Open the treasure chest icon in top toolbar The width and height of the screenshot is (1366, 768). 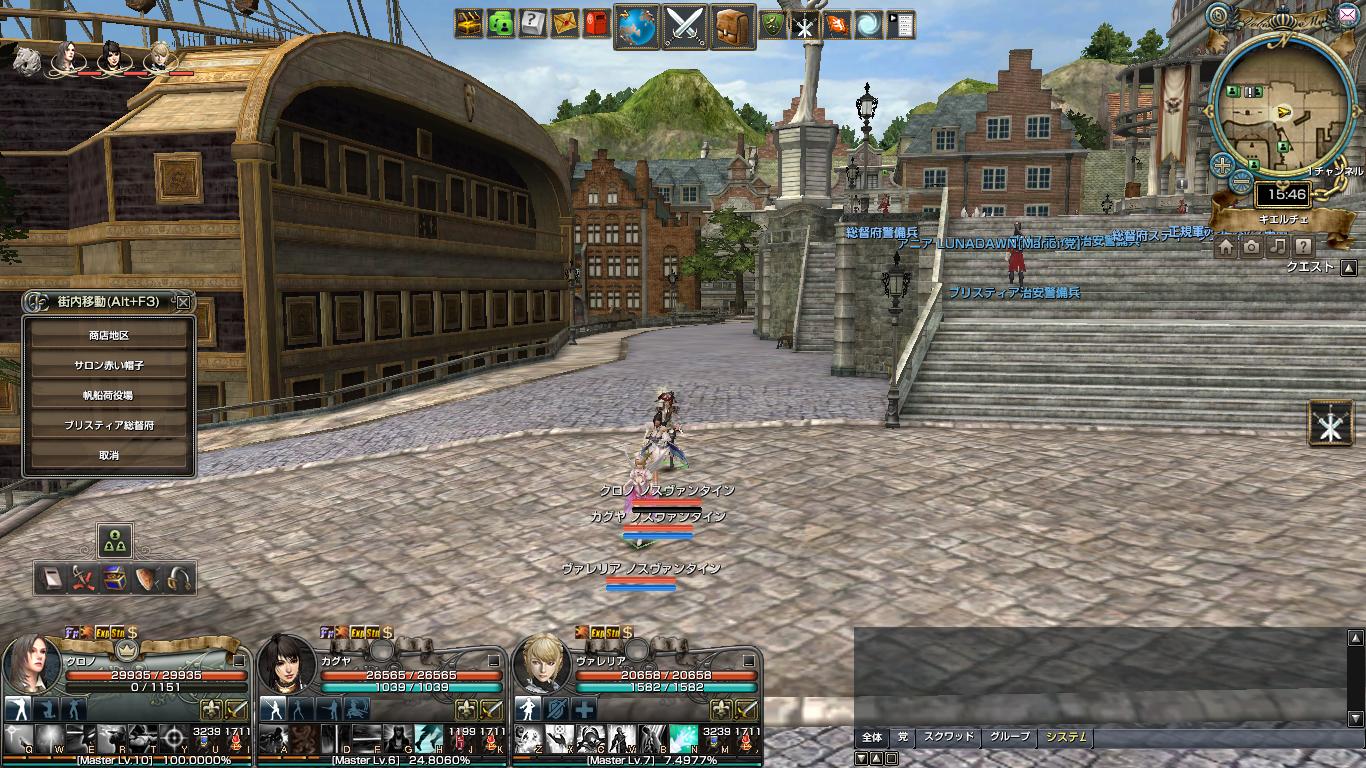[469, 24]
